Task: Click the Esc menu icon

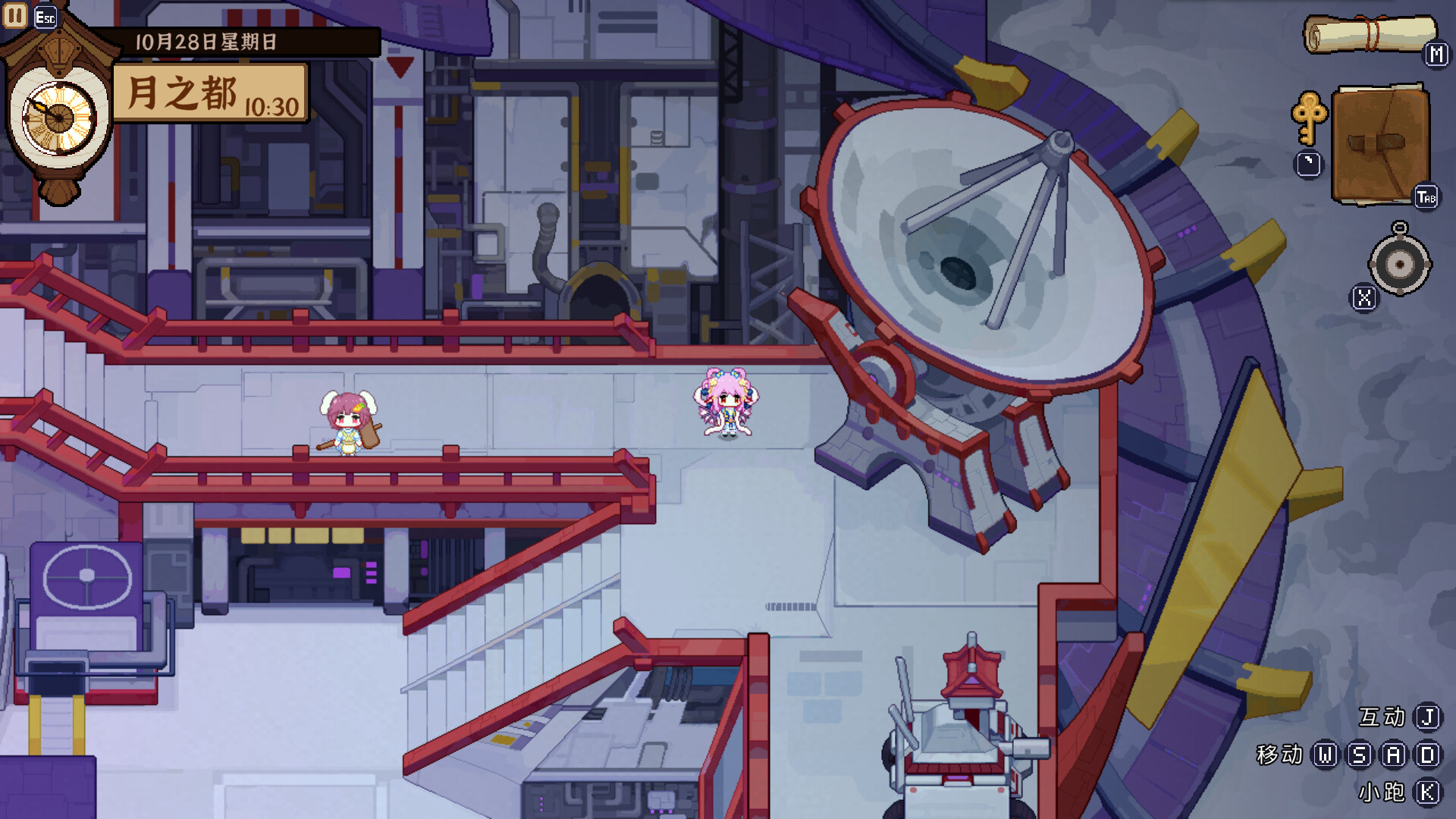Action: (x=45, y=15)
